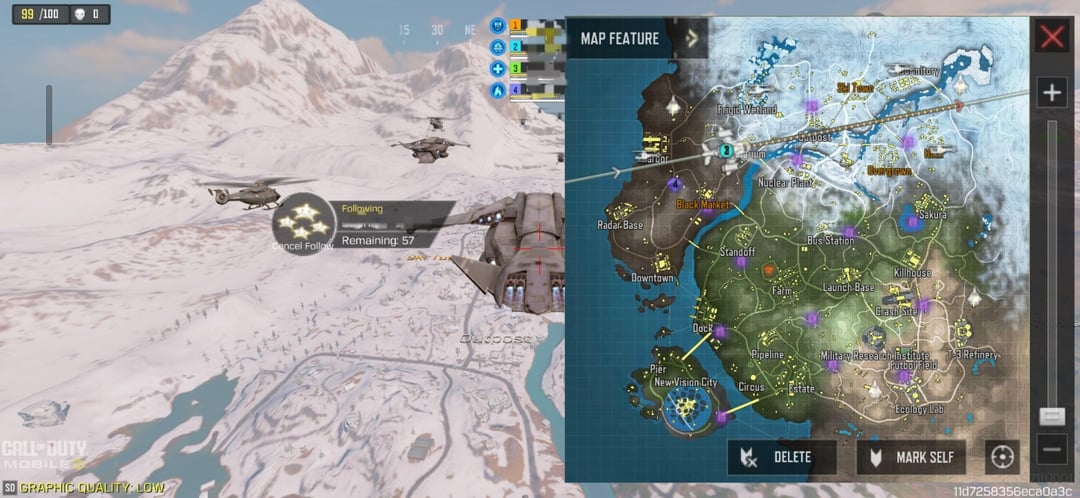Cancel following the squad leader
Viewport: 1080px width, 498px height.
click(x=301, y=224)
